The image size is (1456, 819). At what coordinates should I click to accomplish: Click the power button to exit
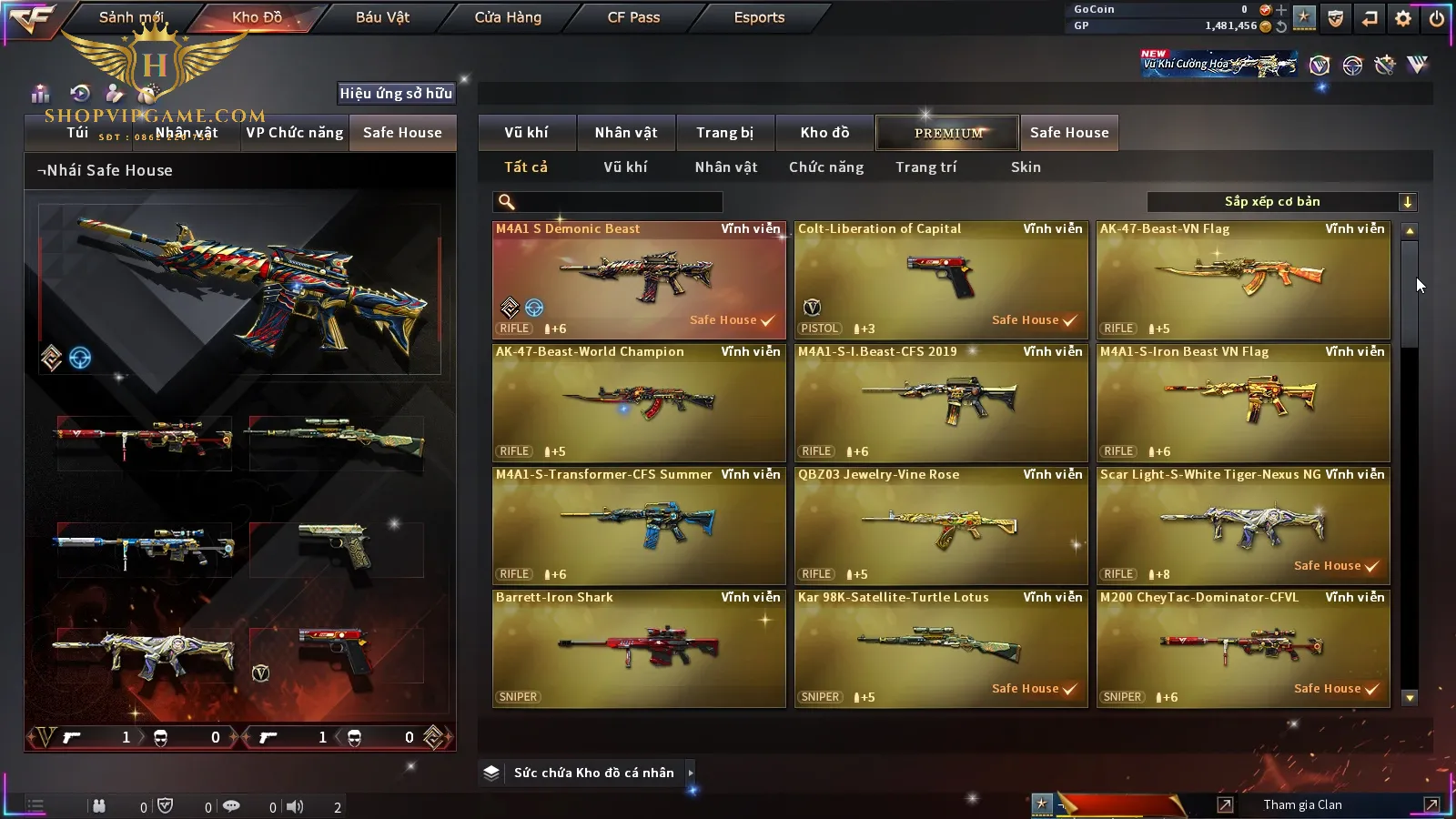click(x=1437, y=18)
